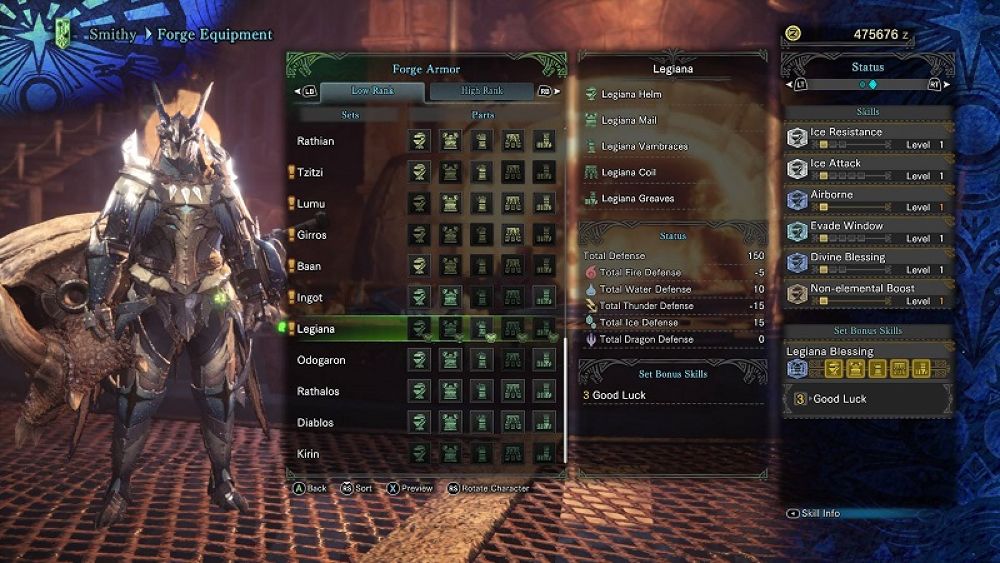The image size is (1000, 563).
Task: Choose the Rathalos armor set row
Action: [318, 391]
